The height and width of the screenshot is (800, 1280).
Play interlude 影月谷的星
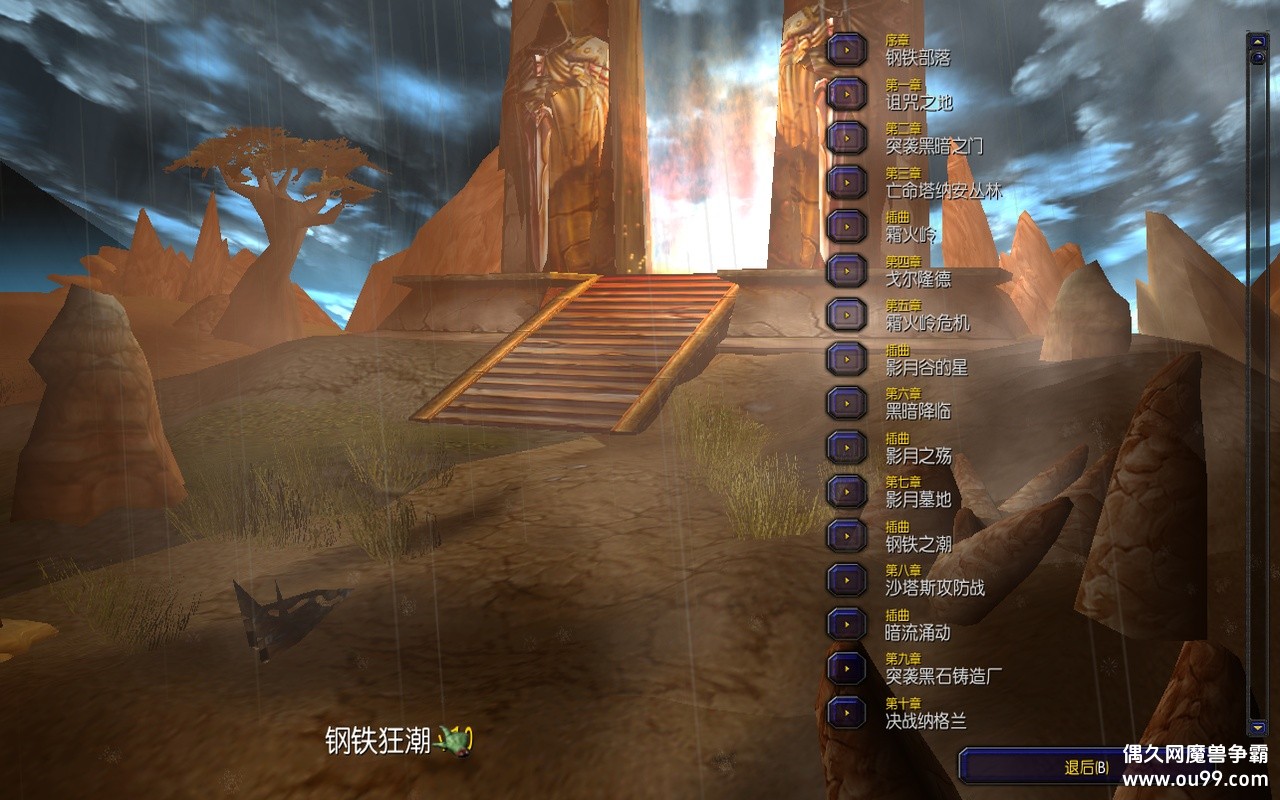tap(847, 358)
